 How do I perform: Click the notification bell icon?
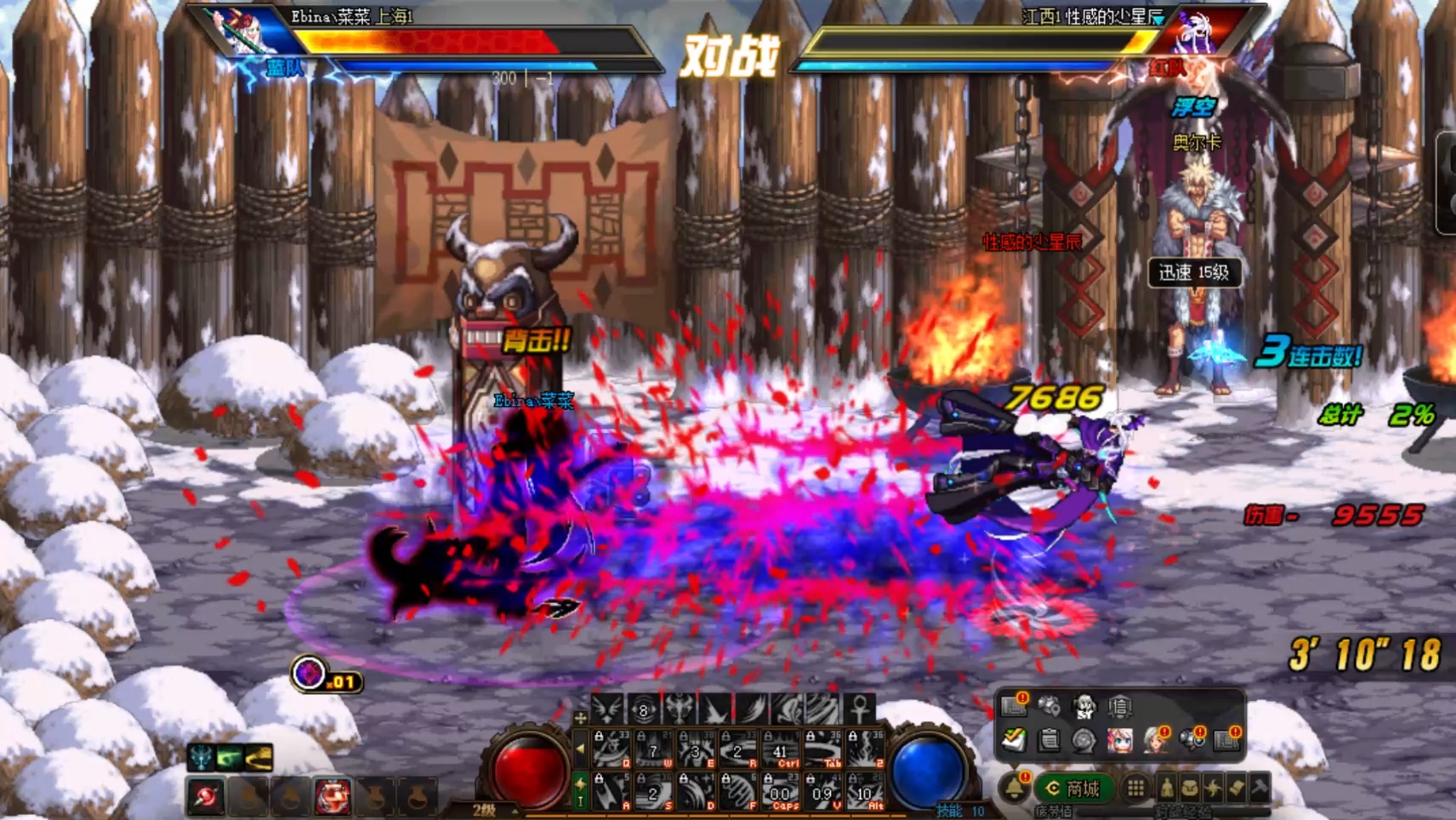click(x=1015, y=788)
